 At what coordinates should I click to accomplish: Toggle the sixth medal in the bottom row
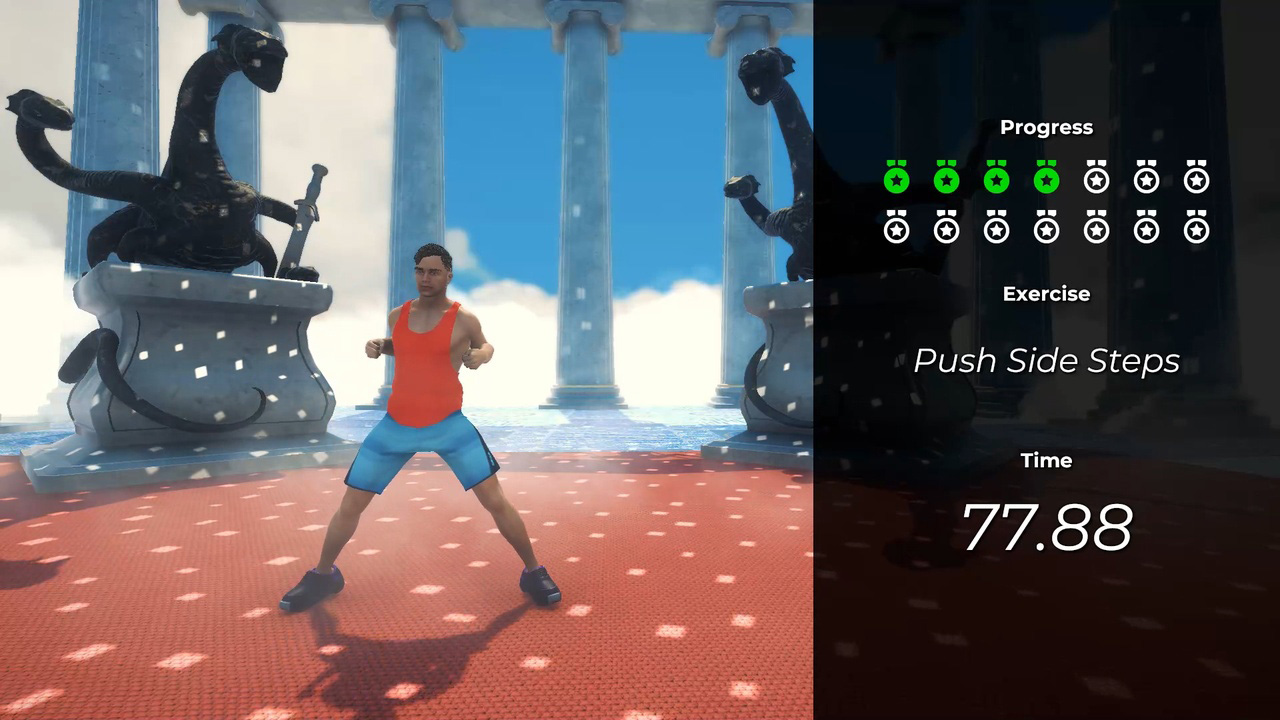pos(1146,229)
